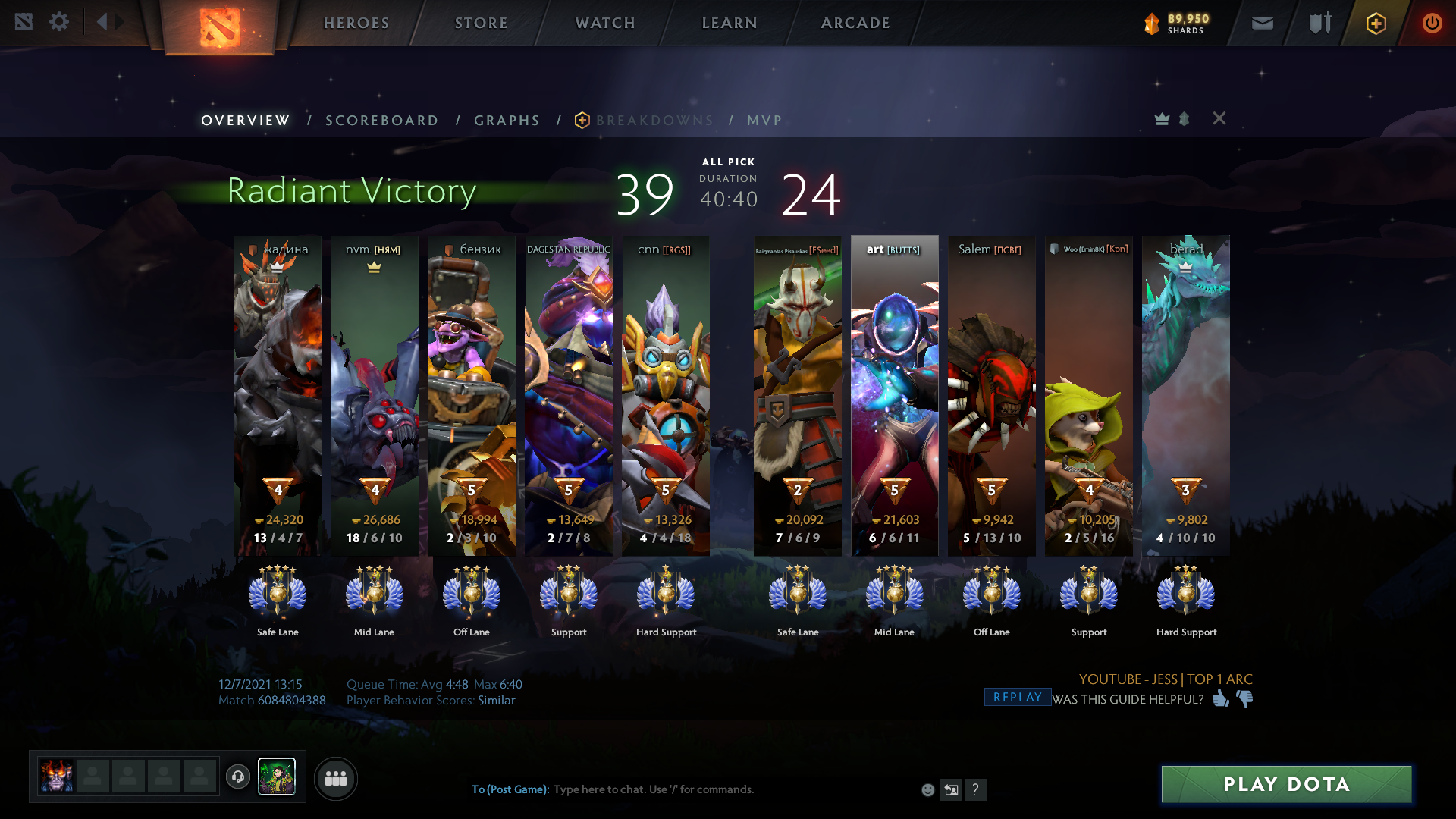This screenshot has width=1456, height=819.
Task: Open the Watch tab
Action: click(x=605, y=23)
